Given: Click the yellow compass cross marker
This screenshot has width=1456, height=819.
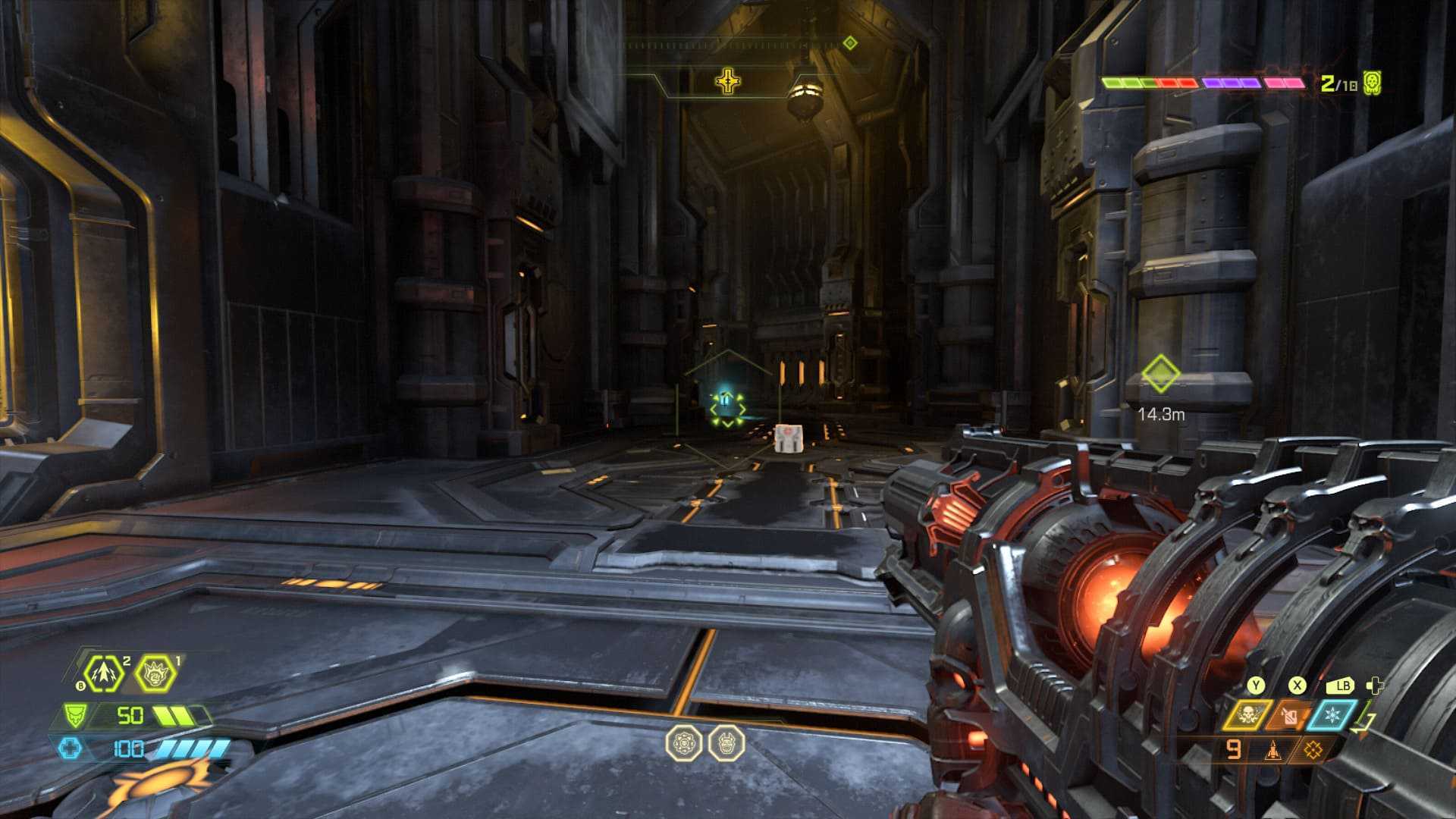Looking at the screenshot, I should pos(727,81).
